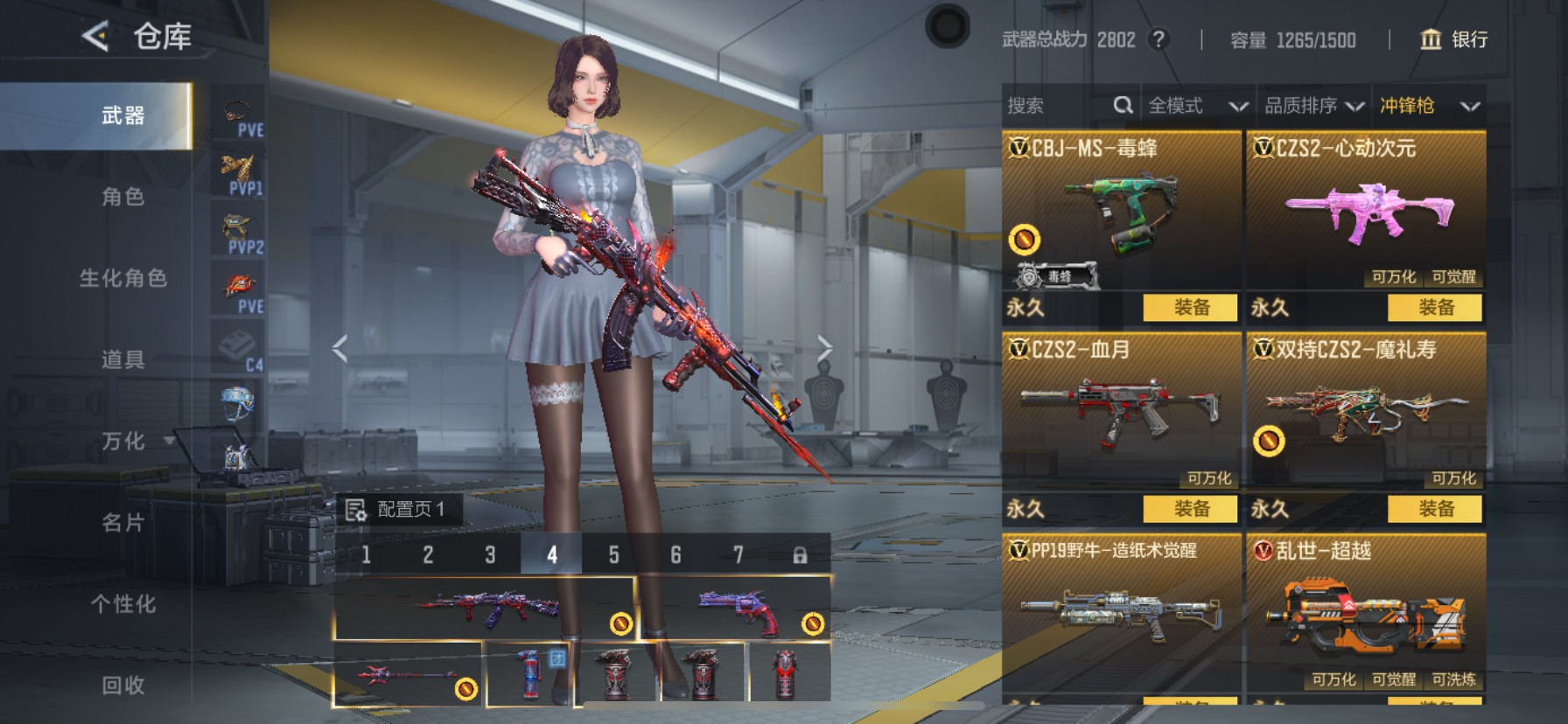Switch to loadout slot 5
Screen dimensions: 1568x724
coord(613,555)
